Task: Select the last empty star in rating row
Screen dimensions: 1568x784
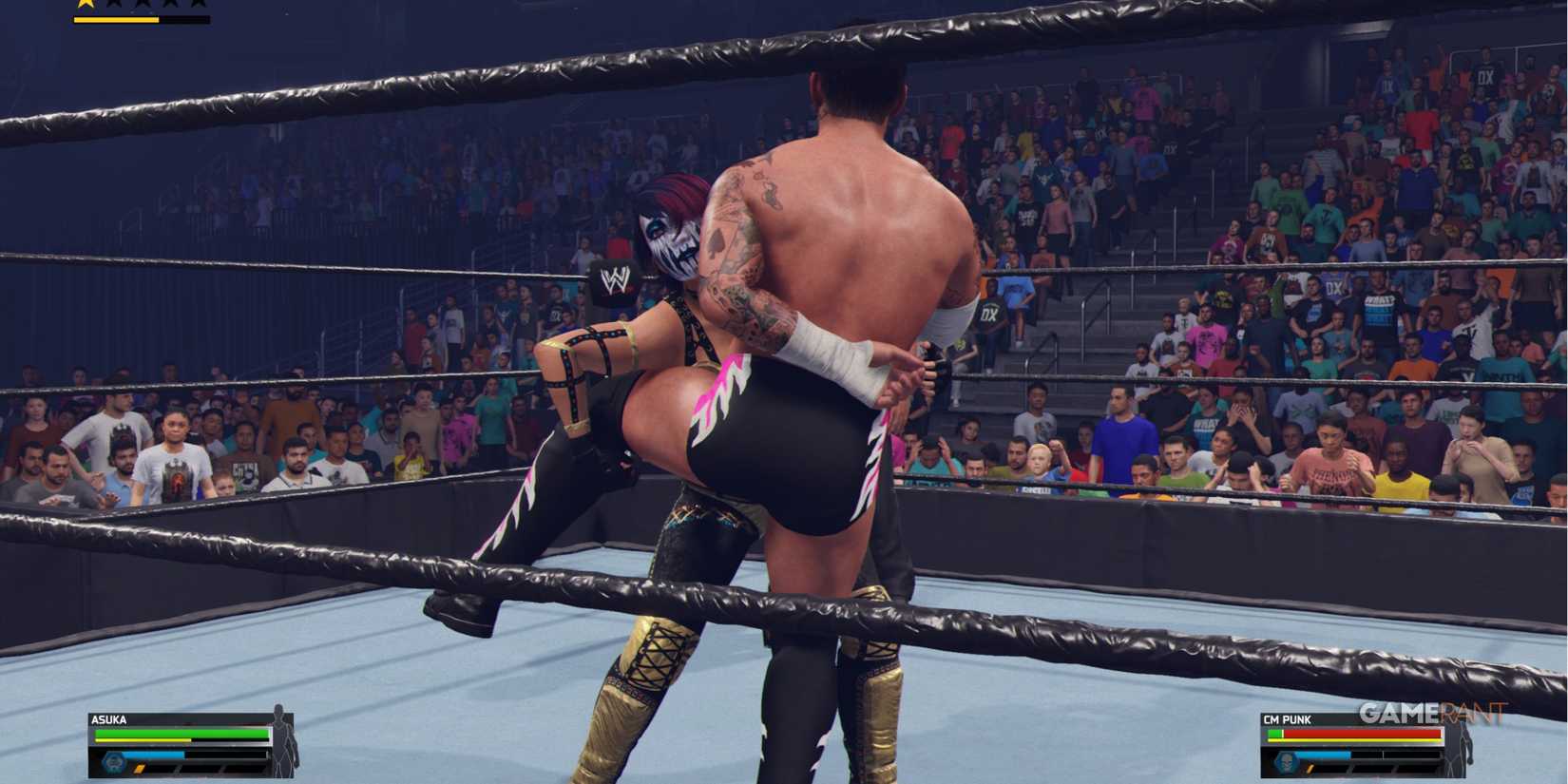Action: pos(196,6)
